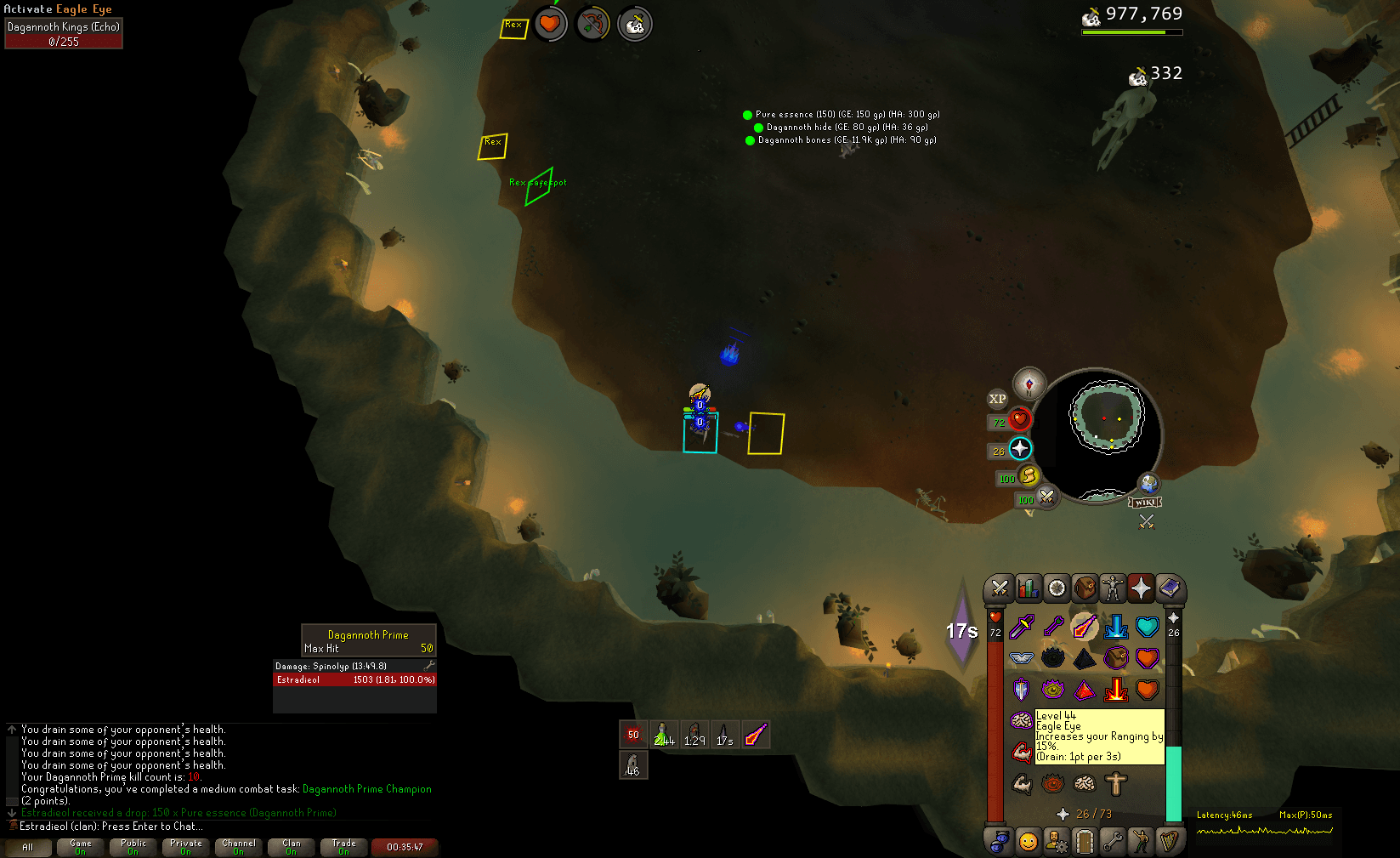Open the backpack inventory tab
This screenshot has width=1400, height=858.
[x=1085, y=588]
